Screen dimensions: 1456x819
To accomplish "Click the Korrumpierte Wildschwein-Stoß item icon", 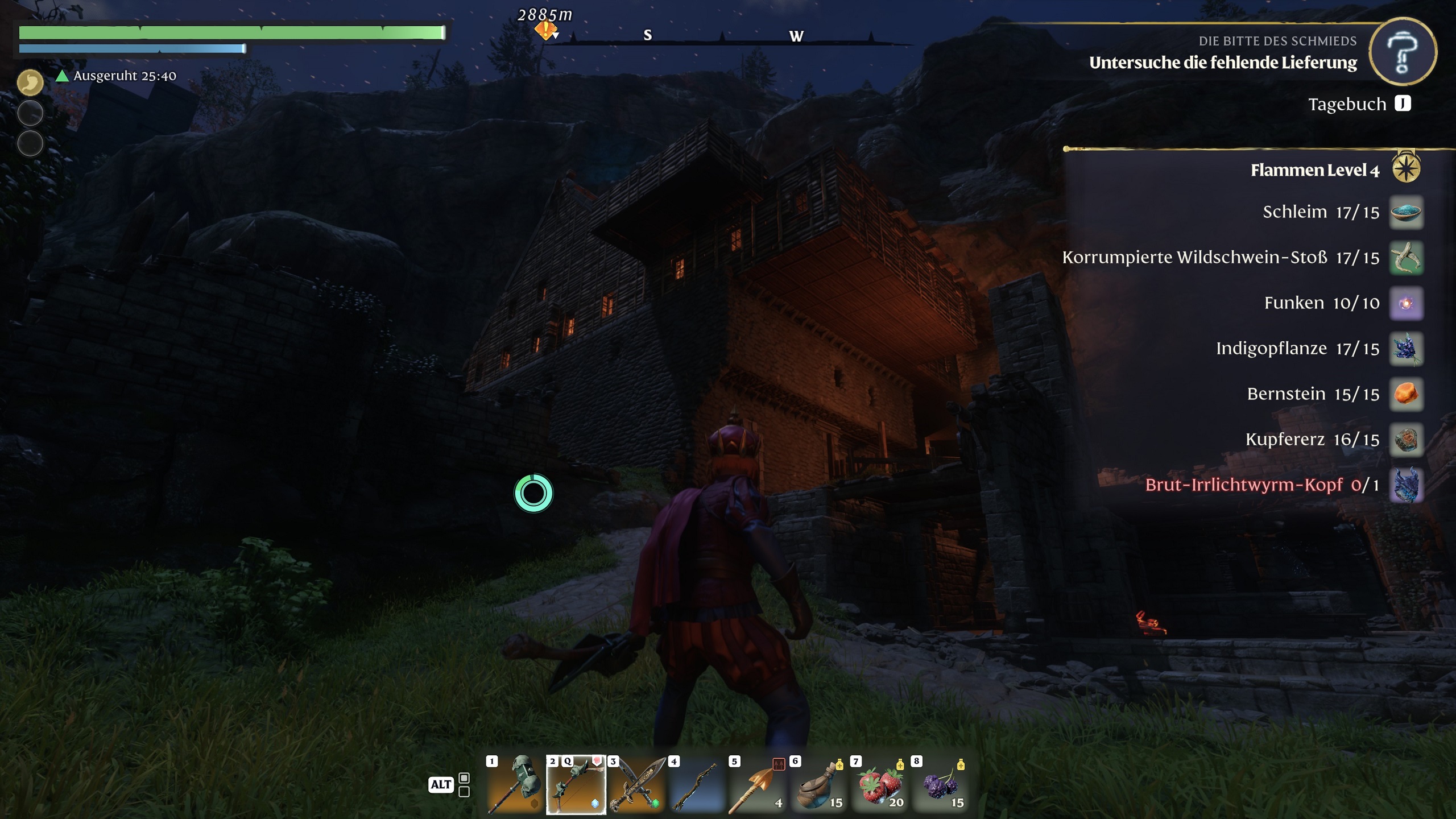I will [1406, 258].
